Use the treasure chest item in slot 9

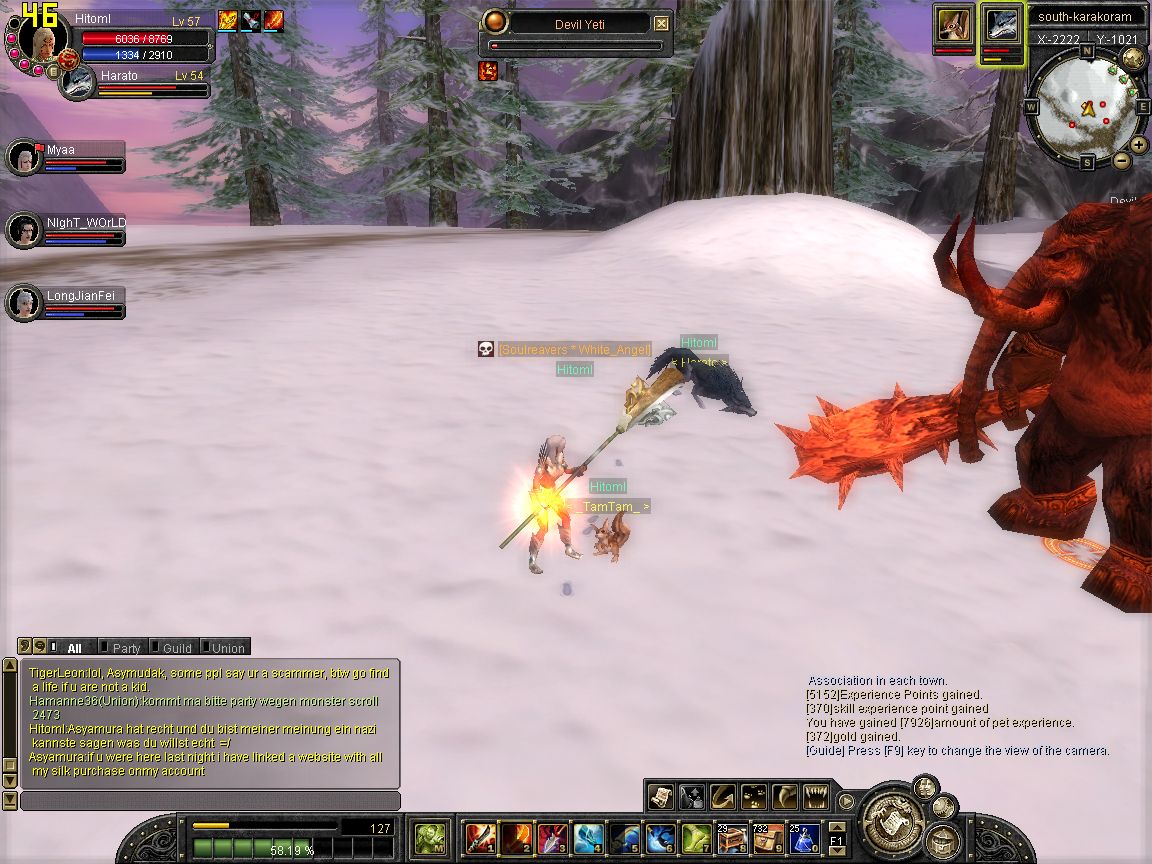[768, 837]
